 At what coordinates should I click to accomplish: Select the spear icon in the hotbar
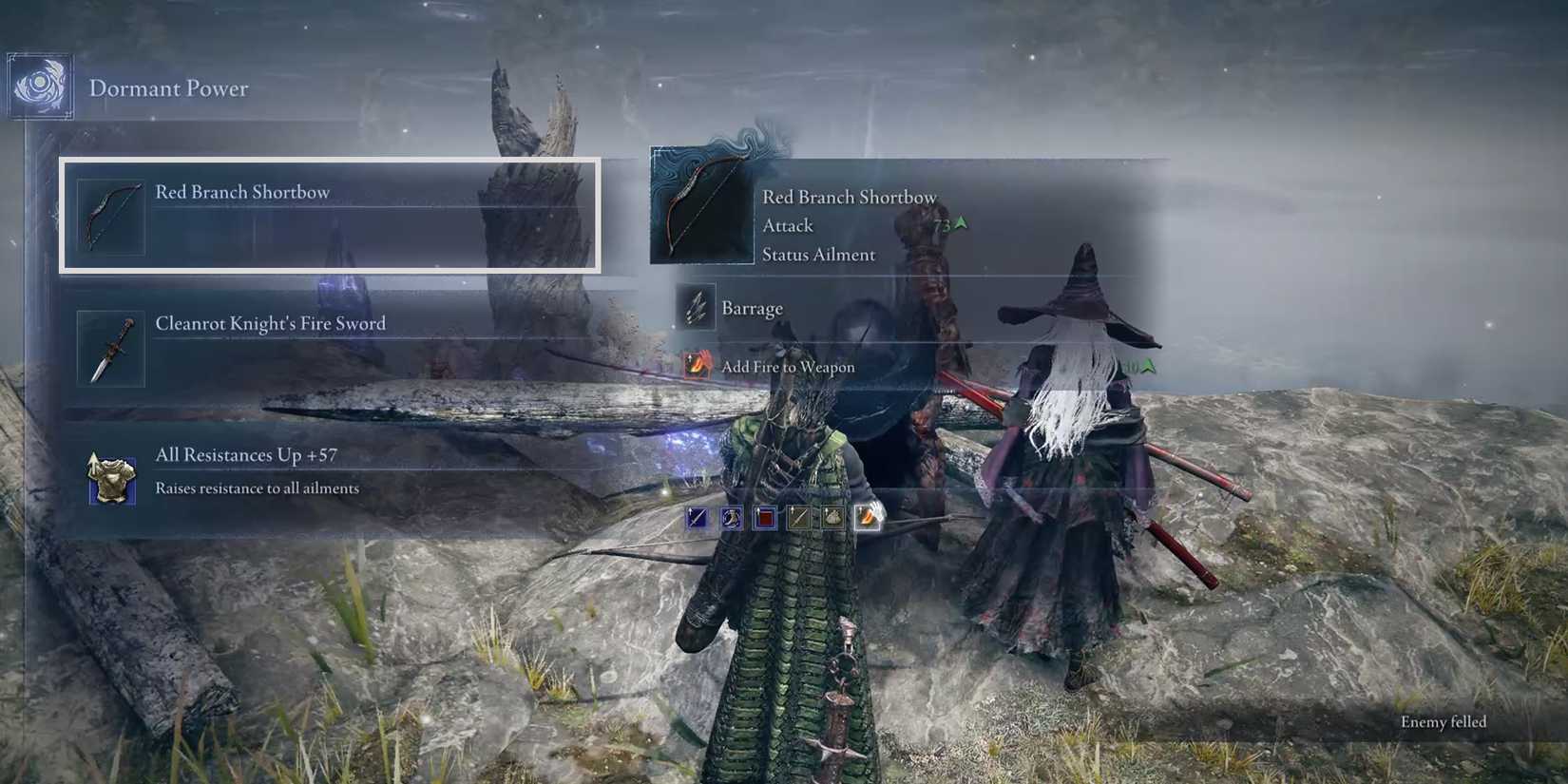(x=797, y=519)
